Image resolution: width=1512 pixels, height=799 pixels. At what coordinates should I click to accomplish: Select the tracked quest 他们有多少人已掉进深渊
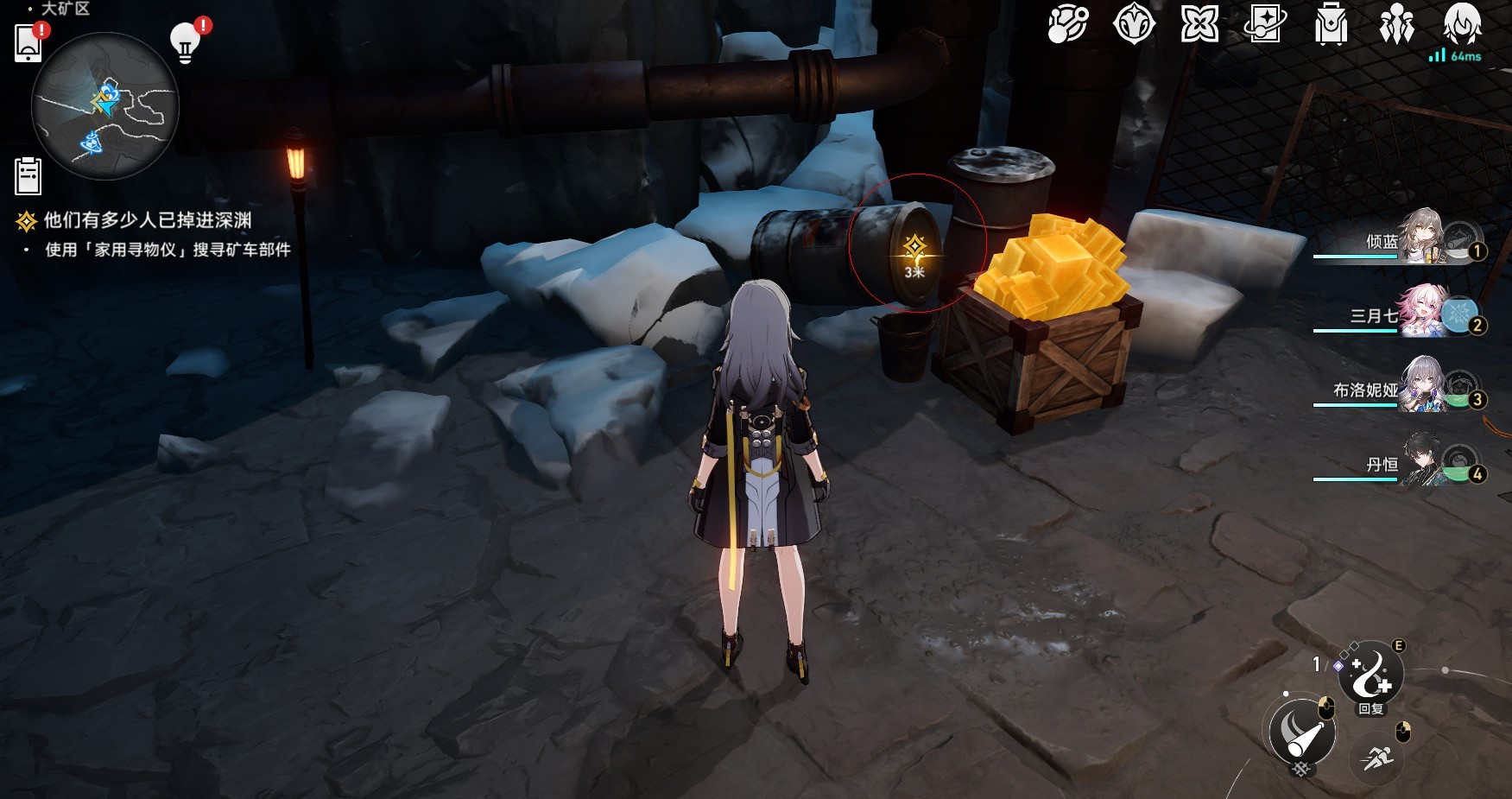[x=148, y=220]
